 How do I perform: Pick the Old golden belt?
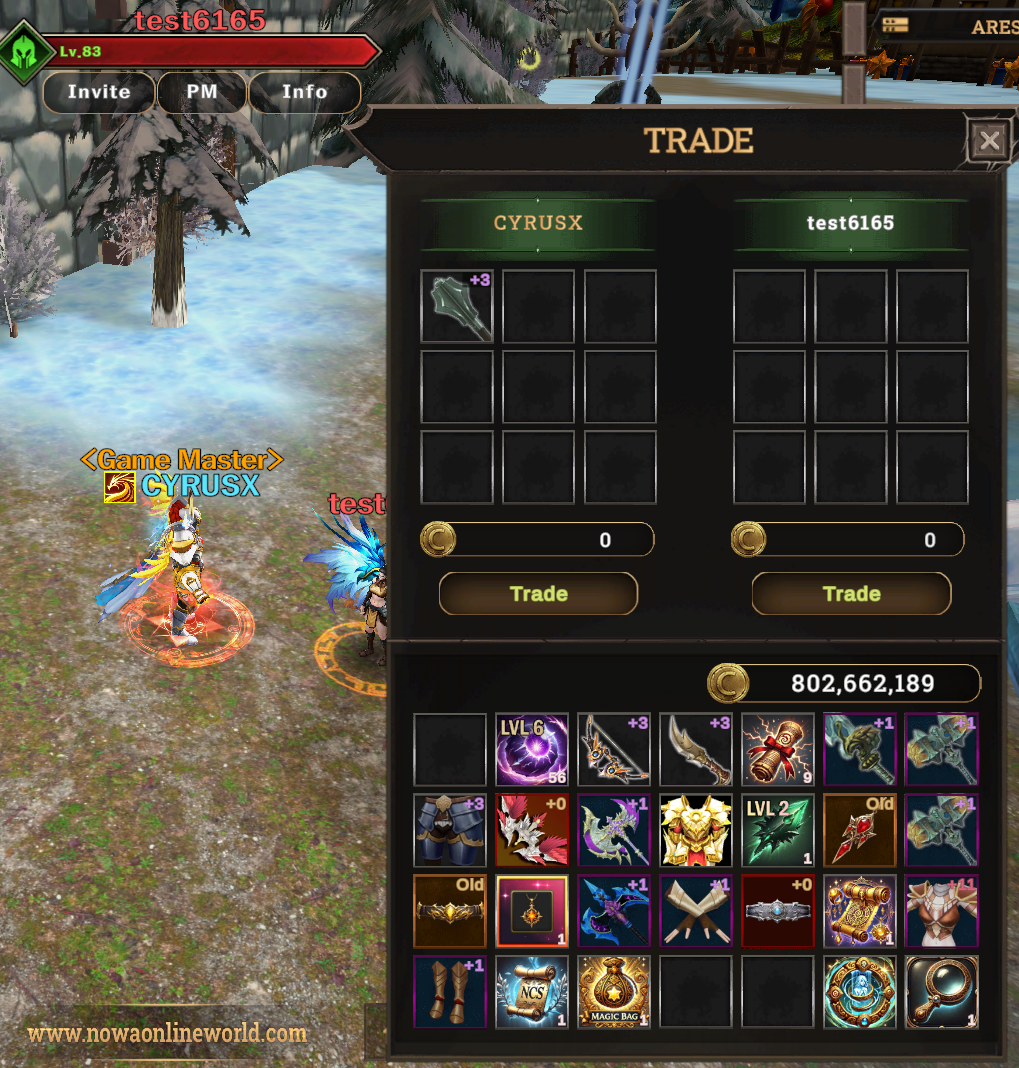(450, 911)
